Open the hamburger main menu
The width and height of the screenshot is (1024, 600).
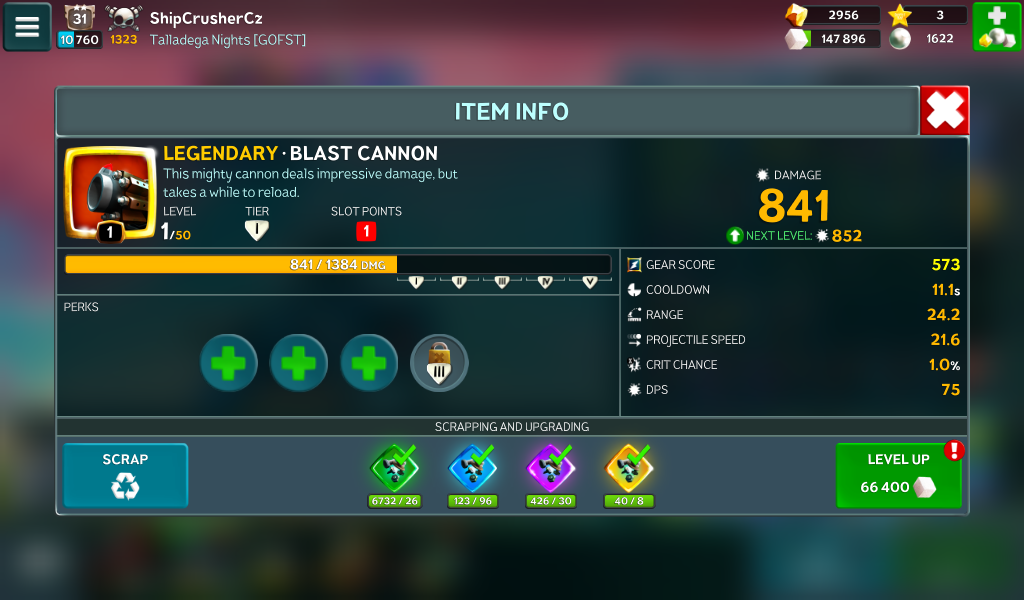27,27
